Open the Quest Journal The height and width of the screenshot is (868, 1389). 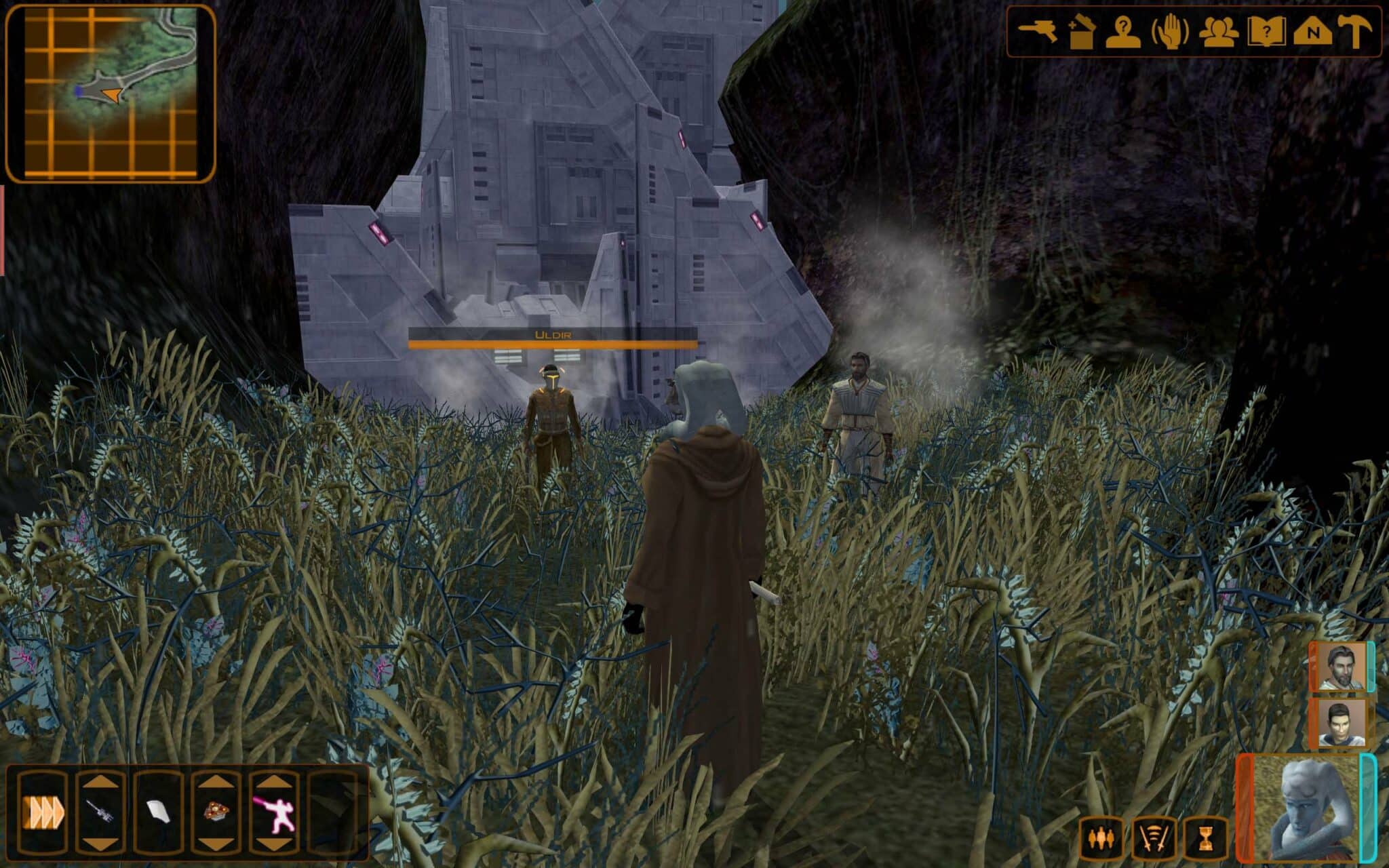(x=1267, y=31)
